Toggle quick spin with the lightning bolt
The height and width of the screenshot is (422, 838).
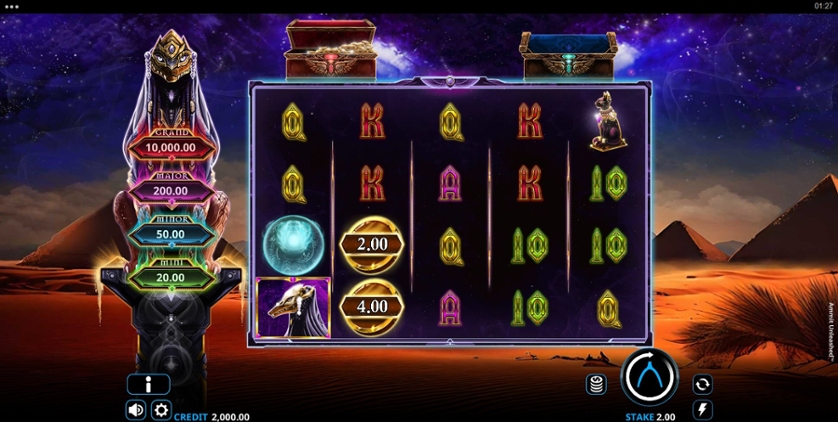click(x=702, y=409)
